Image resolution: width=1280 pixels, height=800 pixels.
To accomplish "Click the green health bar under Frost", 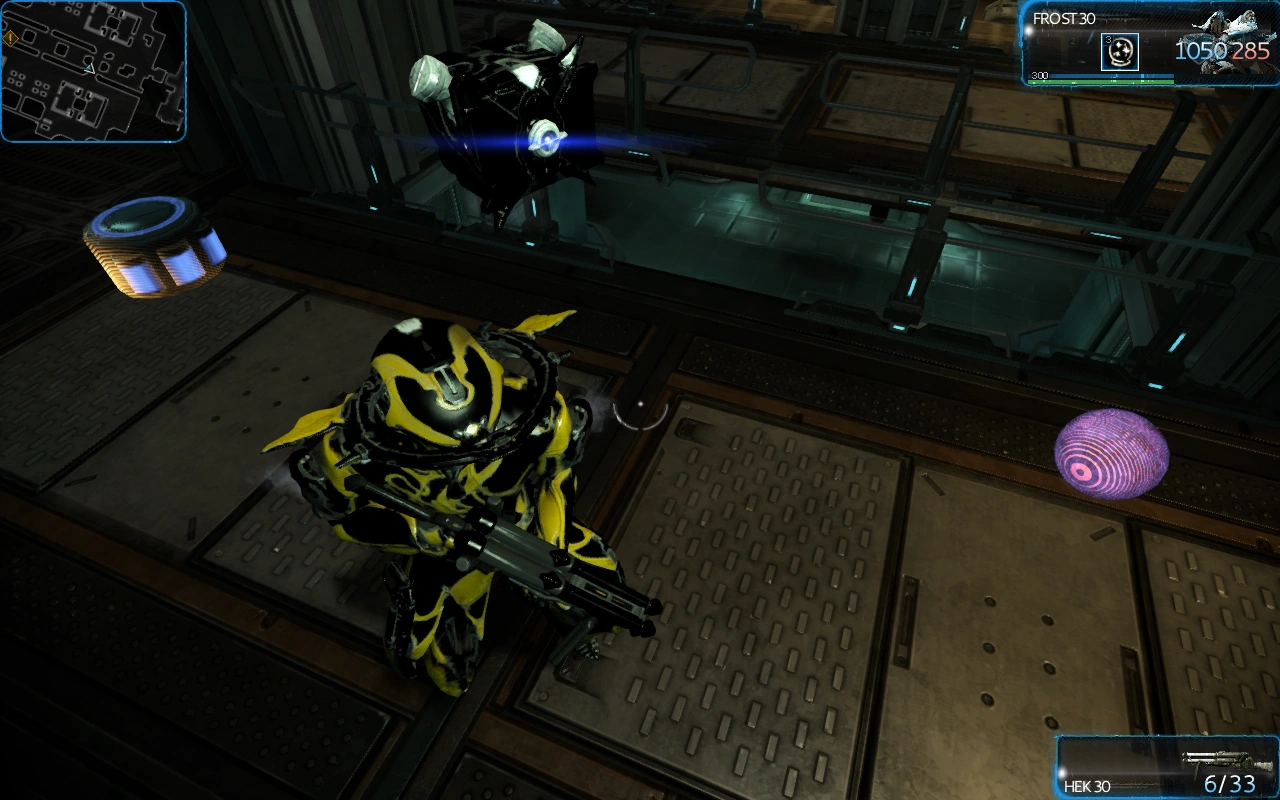I will tap(1100, 82).
